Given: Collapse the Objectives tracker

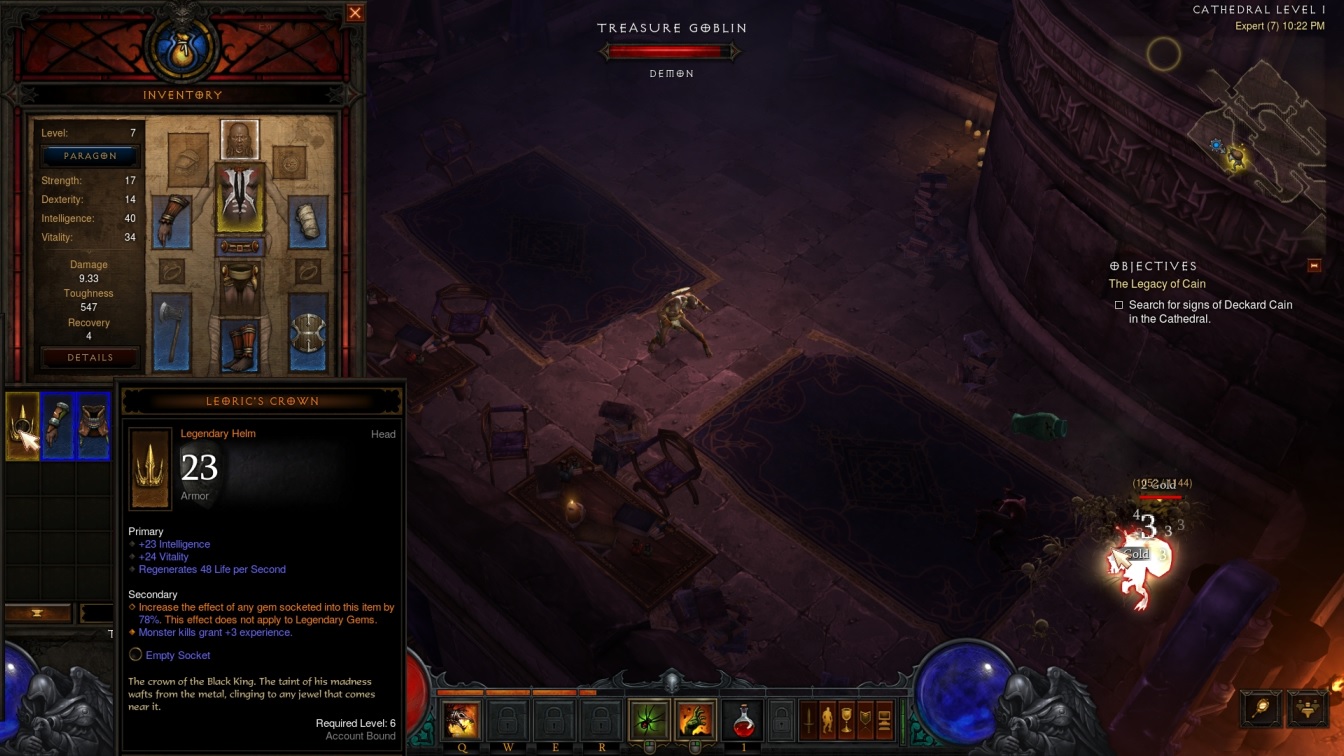Looking at the screenshot, I should 1314,266.
